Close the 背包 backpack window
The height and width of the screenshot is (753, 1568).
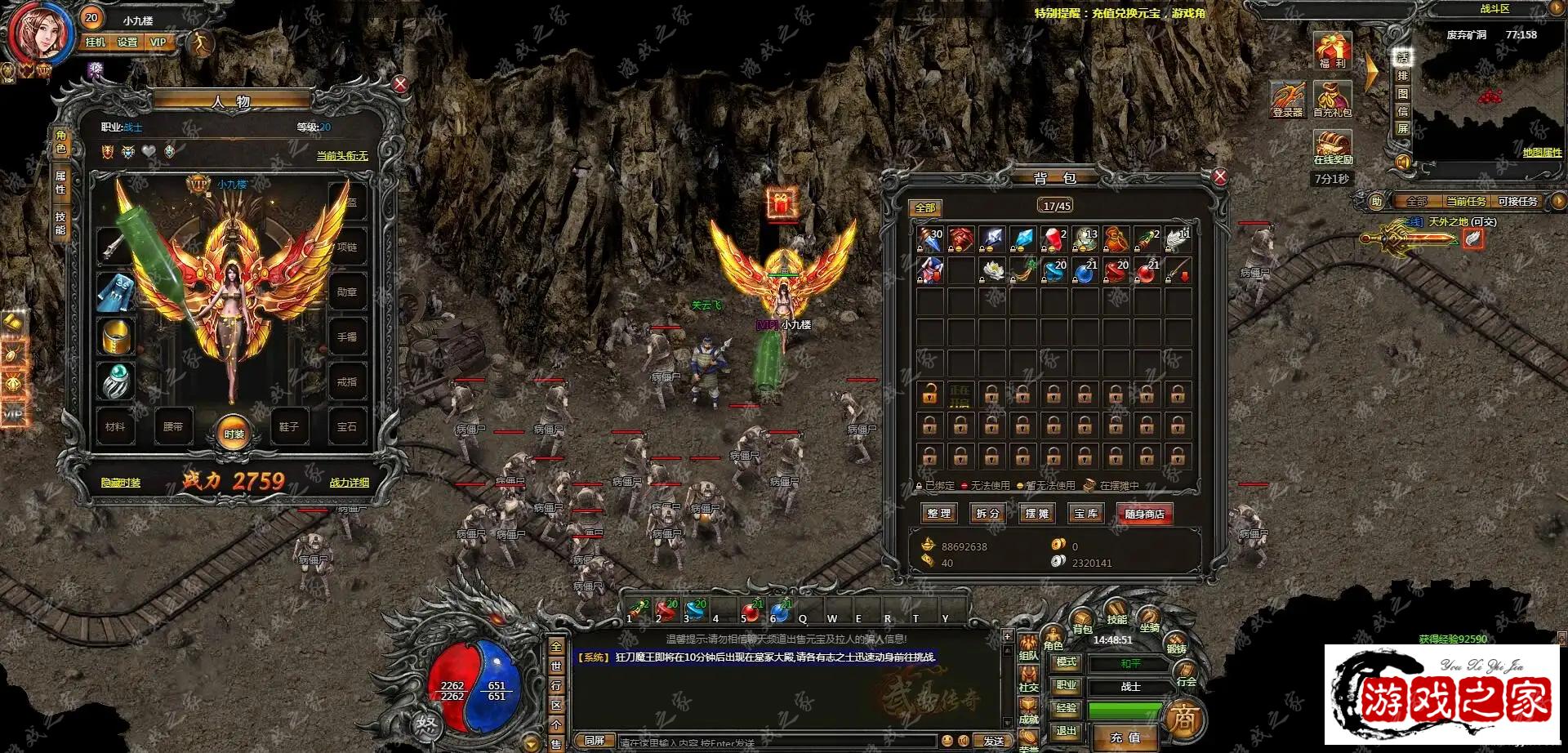point(1220,176)
